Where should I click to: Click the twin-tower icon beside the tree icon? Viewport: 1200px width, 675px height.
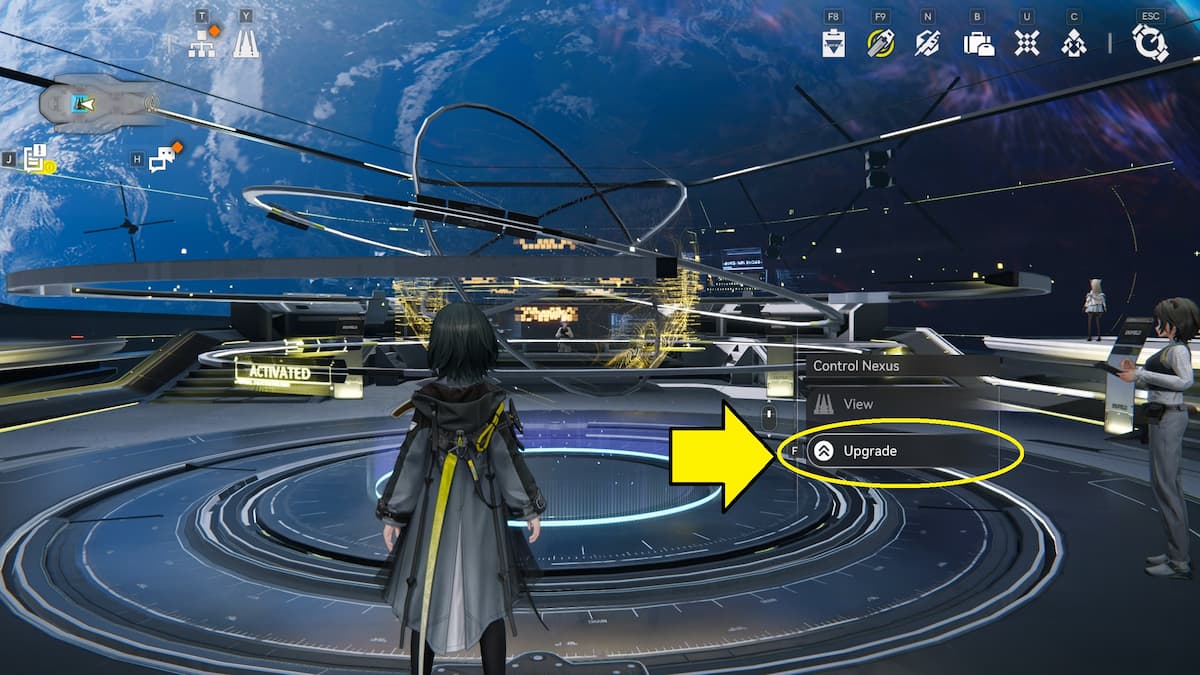coord(246,43)
